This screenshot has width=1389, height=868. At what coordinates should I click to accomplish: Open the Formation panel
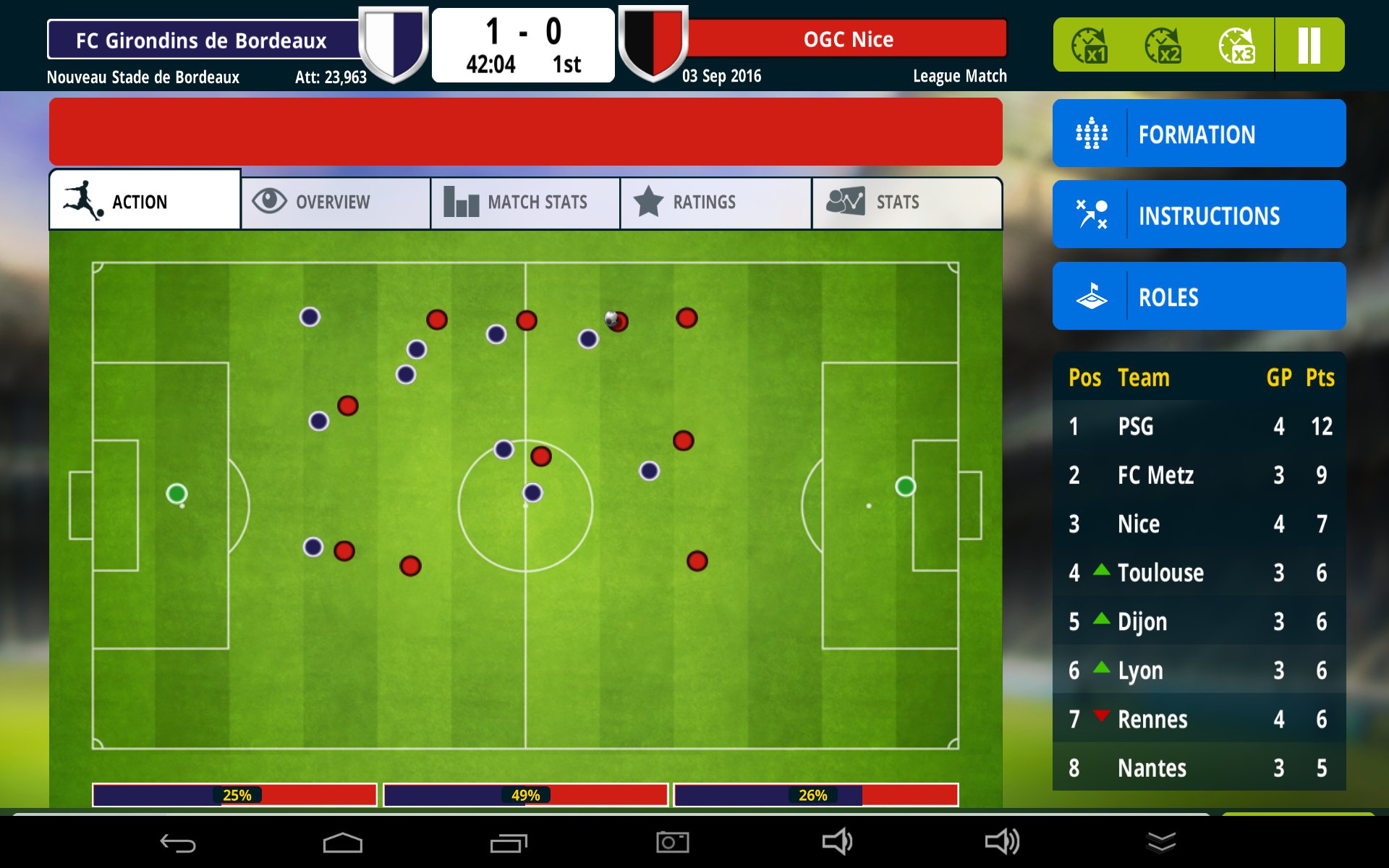coord(1199,134)
